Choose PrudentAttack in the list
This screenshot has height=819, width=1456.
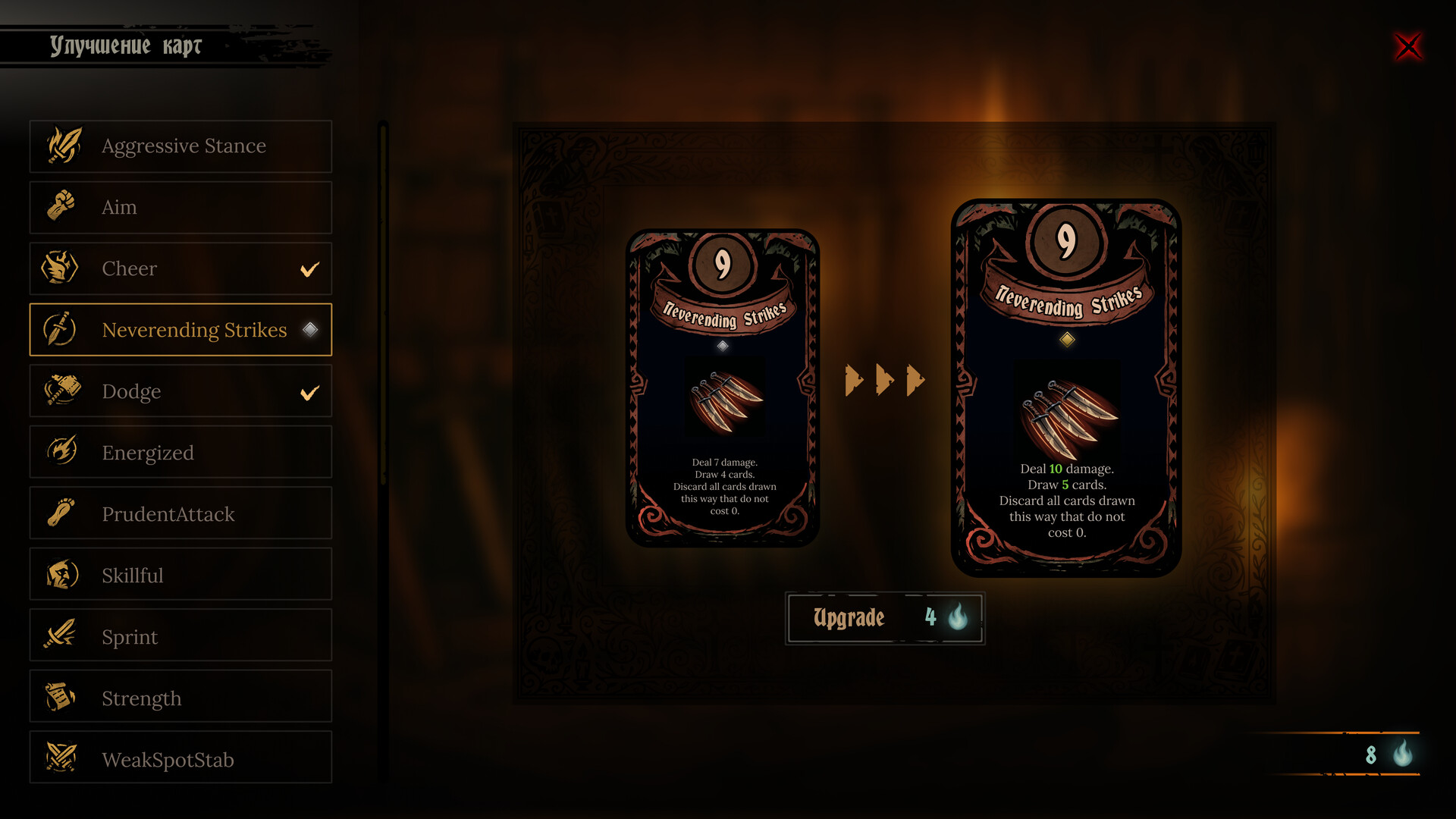[180, 514]
